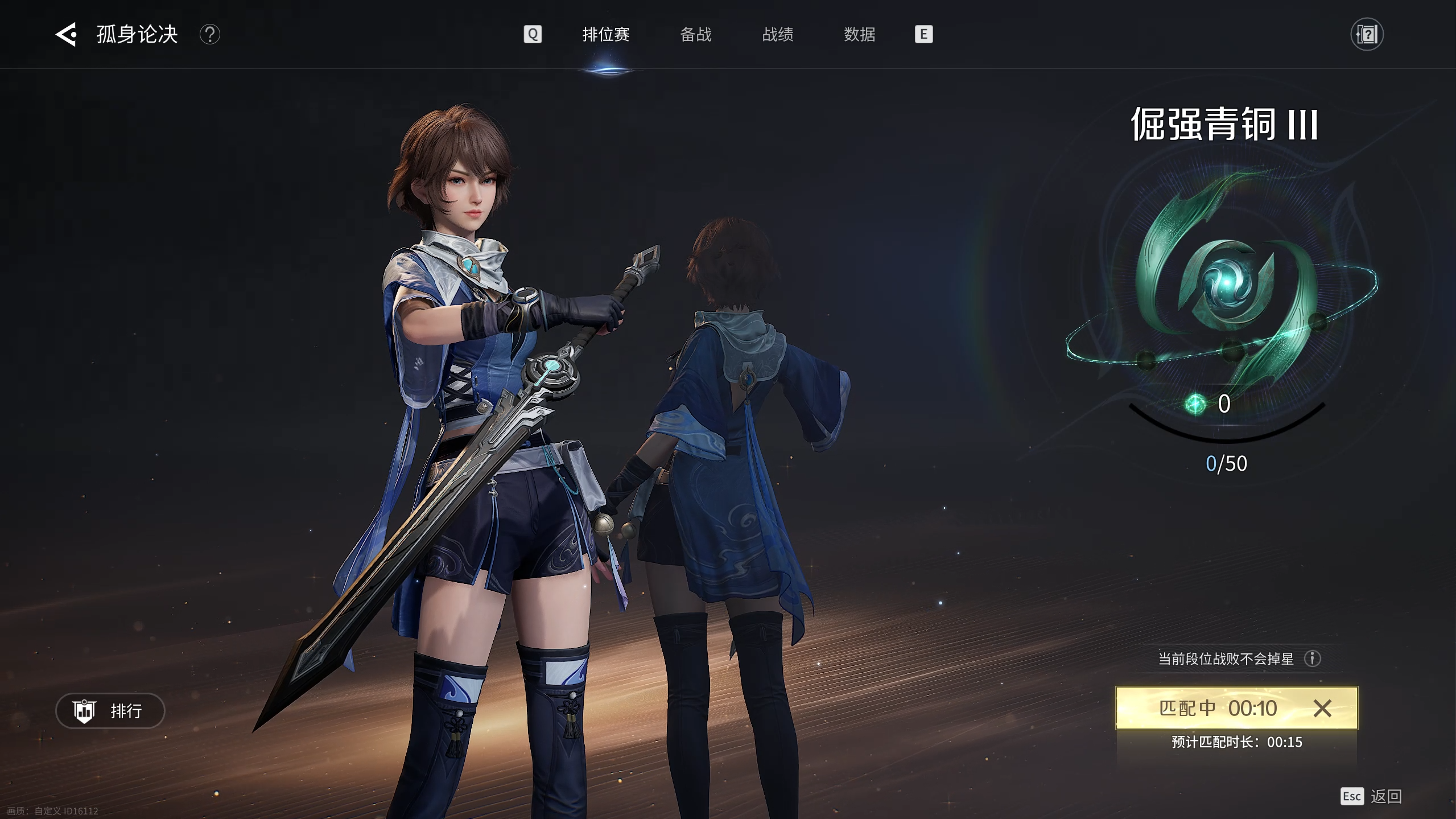Image resolution: width=1456 pixels, height=819 pixels.
Task: Open the help question mark beside 孤身论决
Action: point(209,34)
